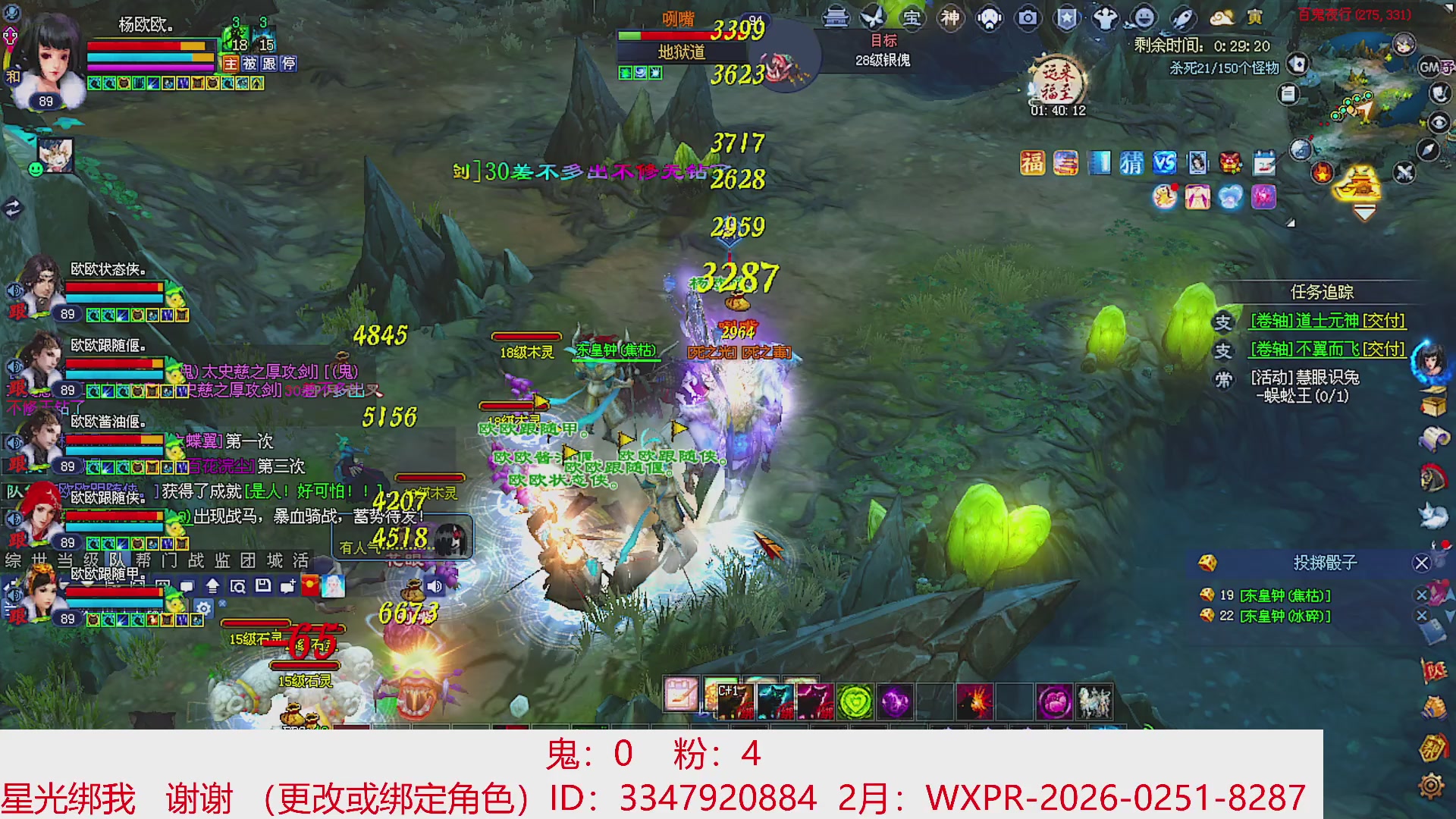
Task: Open the VS arena event icon
Action: (x=1165, y=163)
